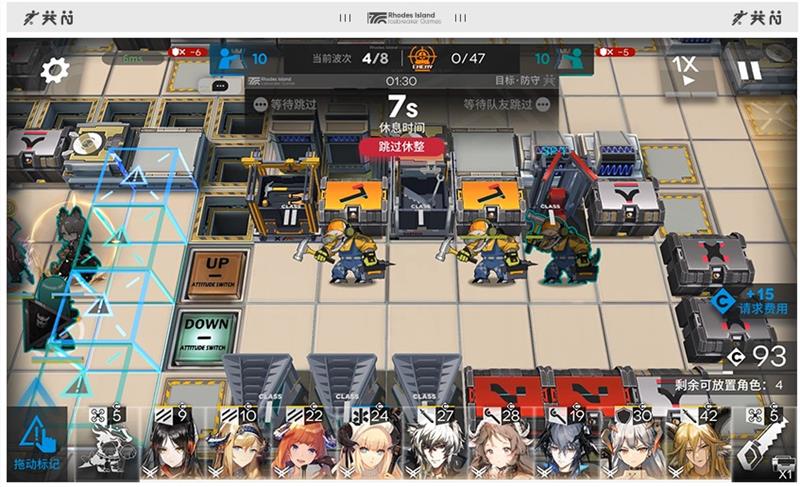The image size is (800, 487).
Task: Pause the battle
Action: point(749,71)
